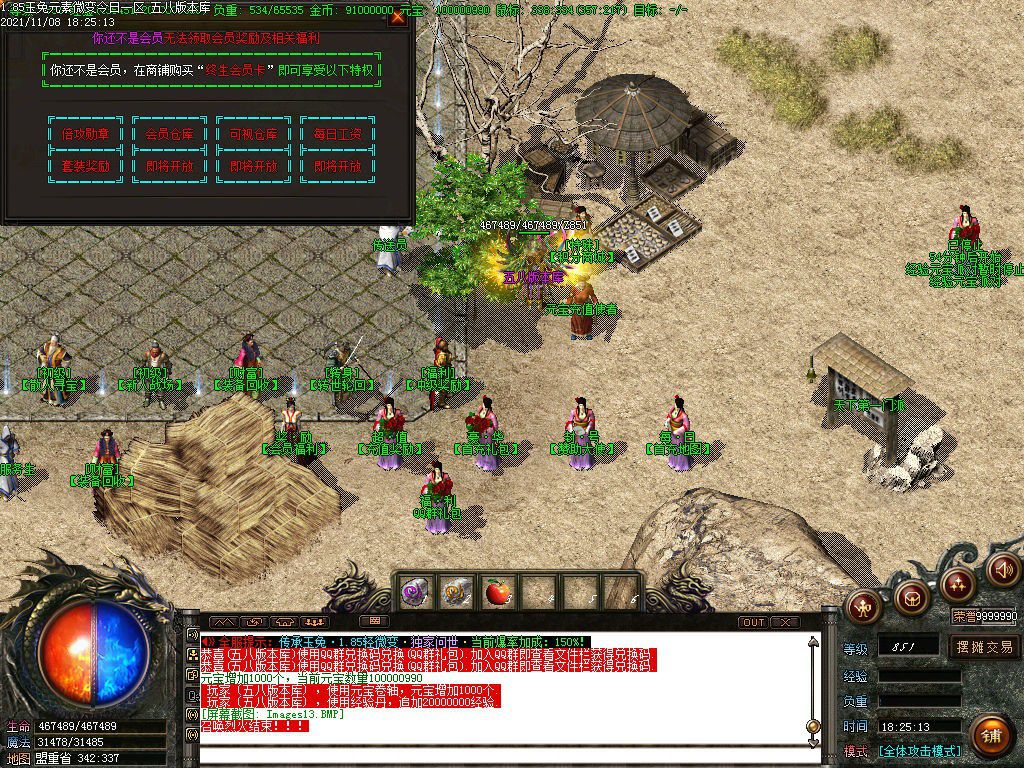This screenshot has width=1024, height=768.
Task: Open the round bag icon
Action: [x=911, y=598]
